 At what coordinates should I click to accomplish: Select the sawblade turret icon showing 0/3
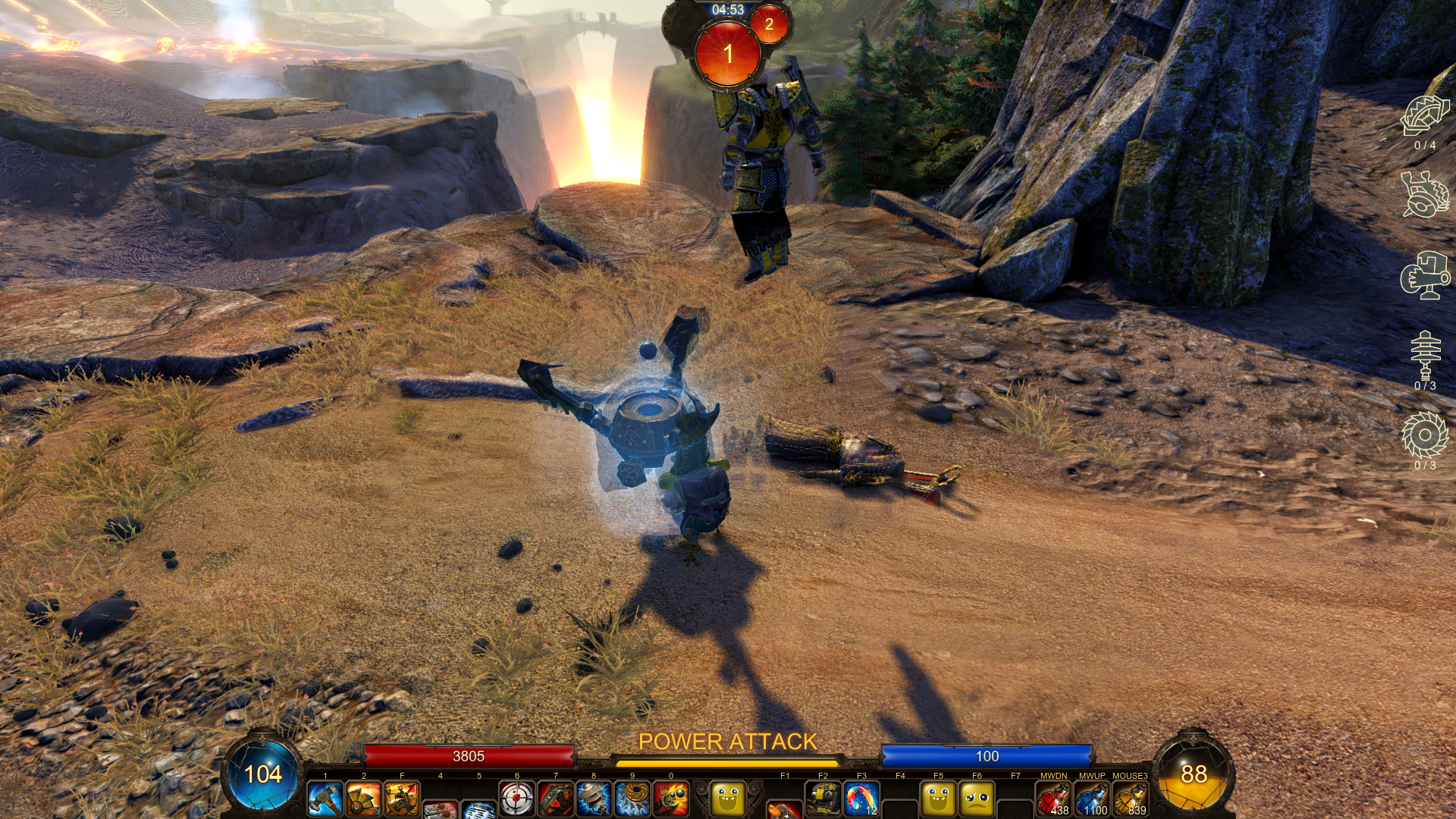pos(1425,435)
